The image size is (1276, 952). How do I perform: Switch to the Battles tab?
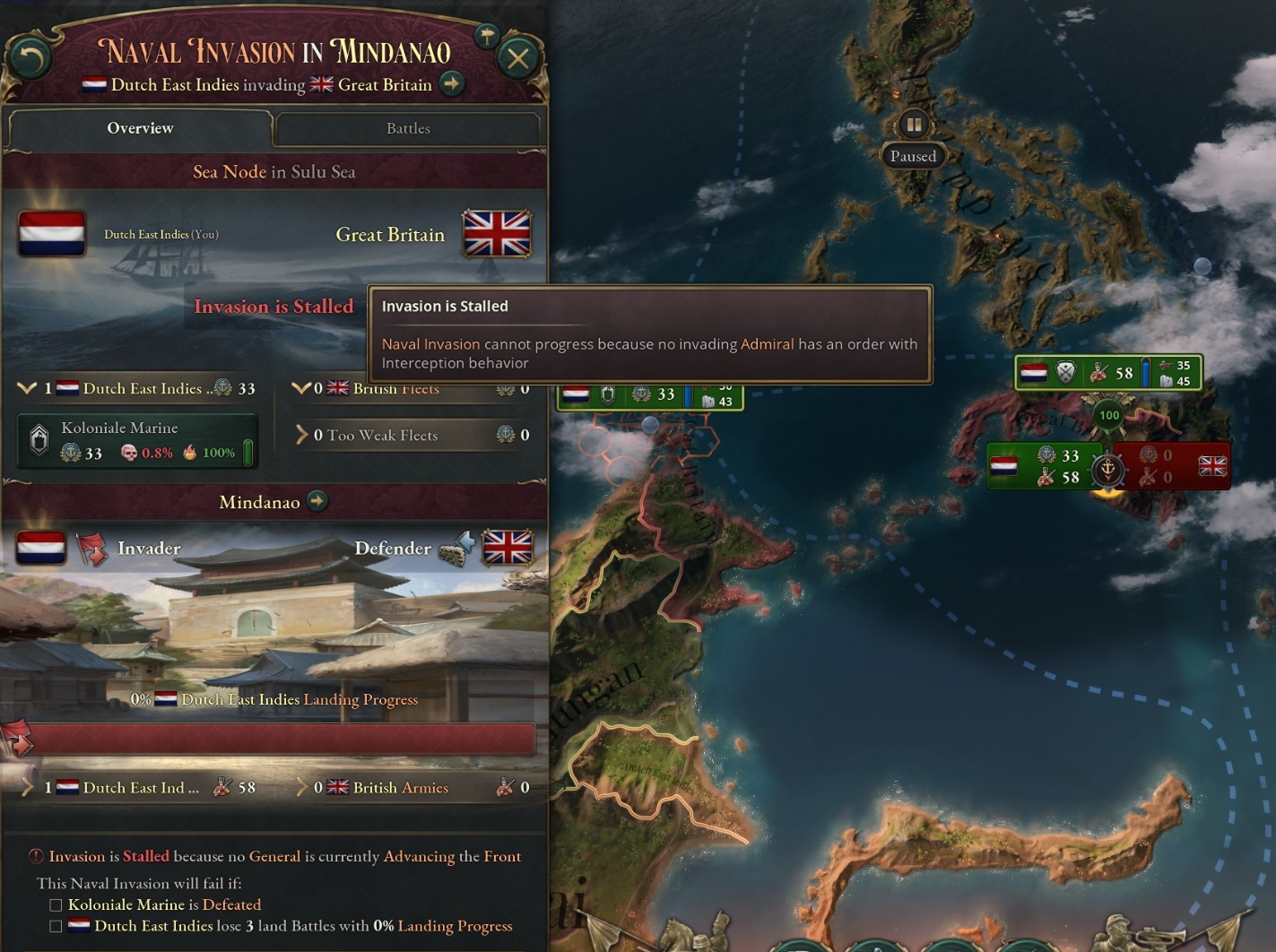(x=408, y=128)
